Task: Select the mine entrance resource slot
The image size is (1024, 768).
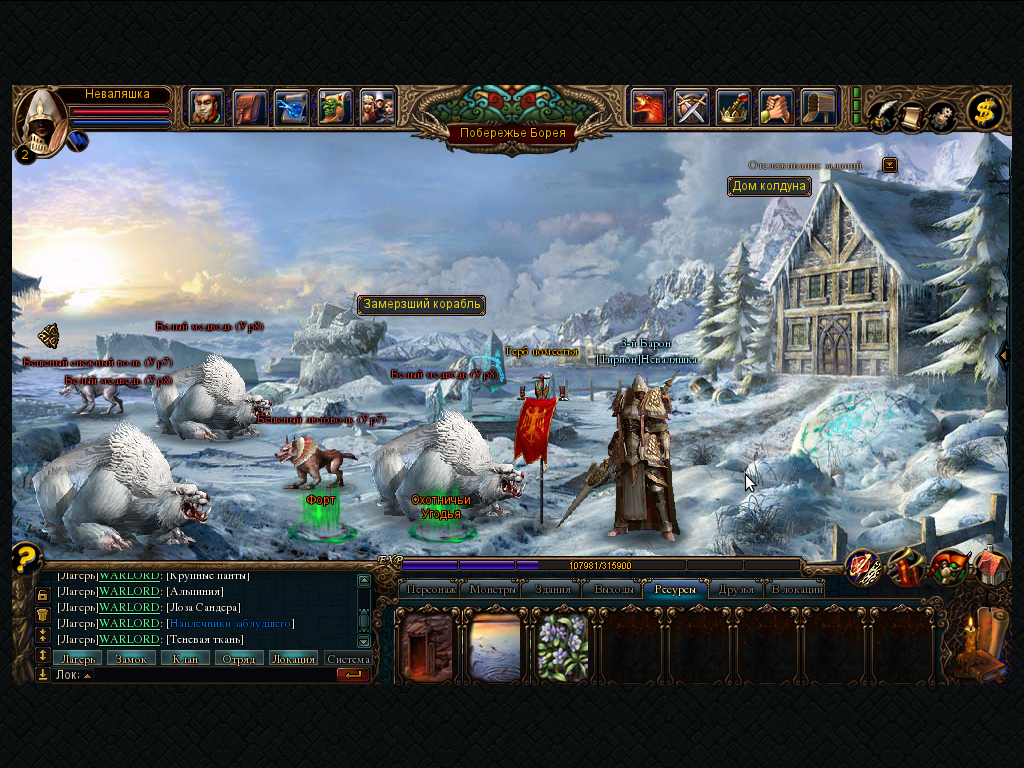Action: (x=428, y=647)
